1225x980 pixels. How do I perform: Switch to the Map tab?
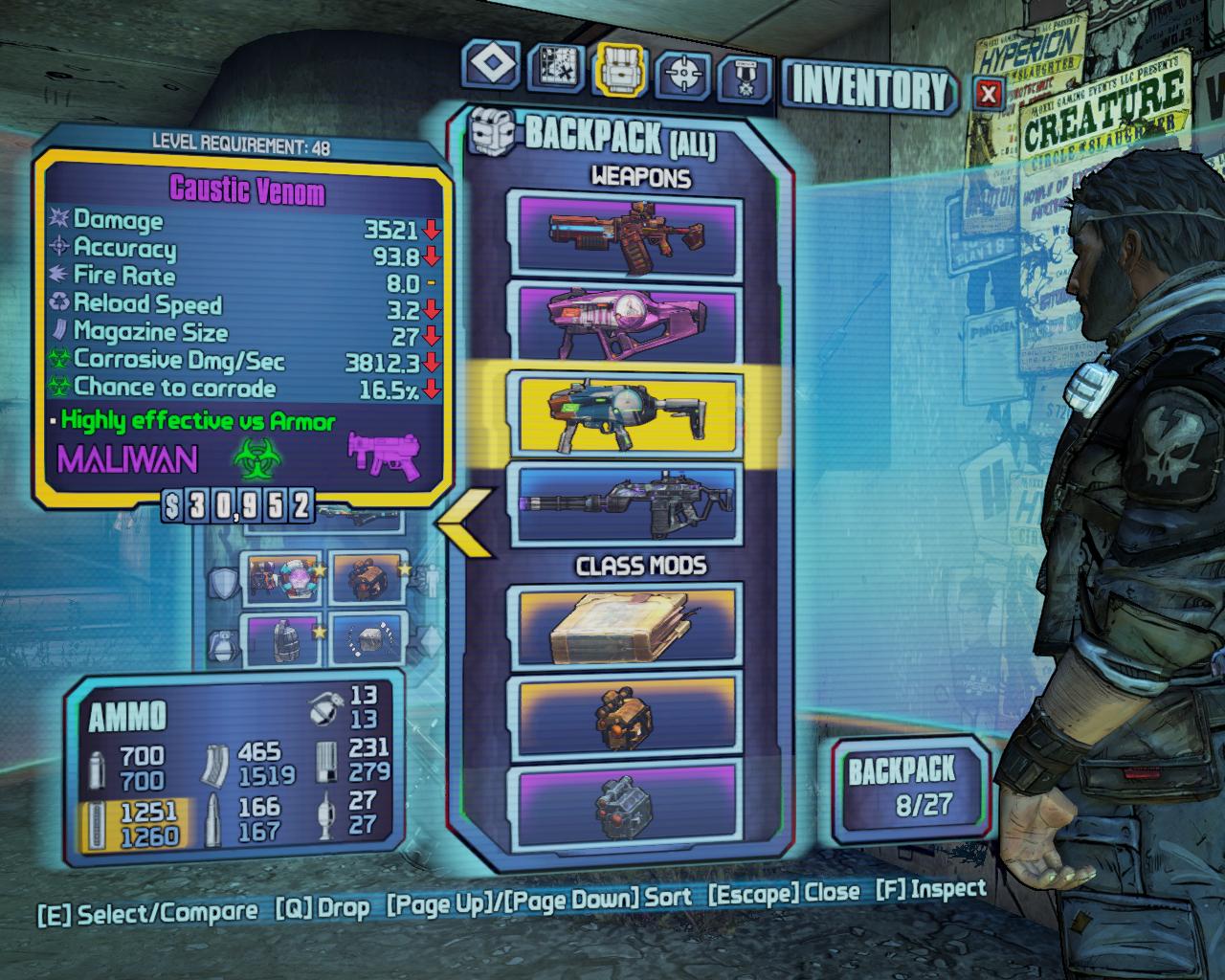557,69
